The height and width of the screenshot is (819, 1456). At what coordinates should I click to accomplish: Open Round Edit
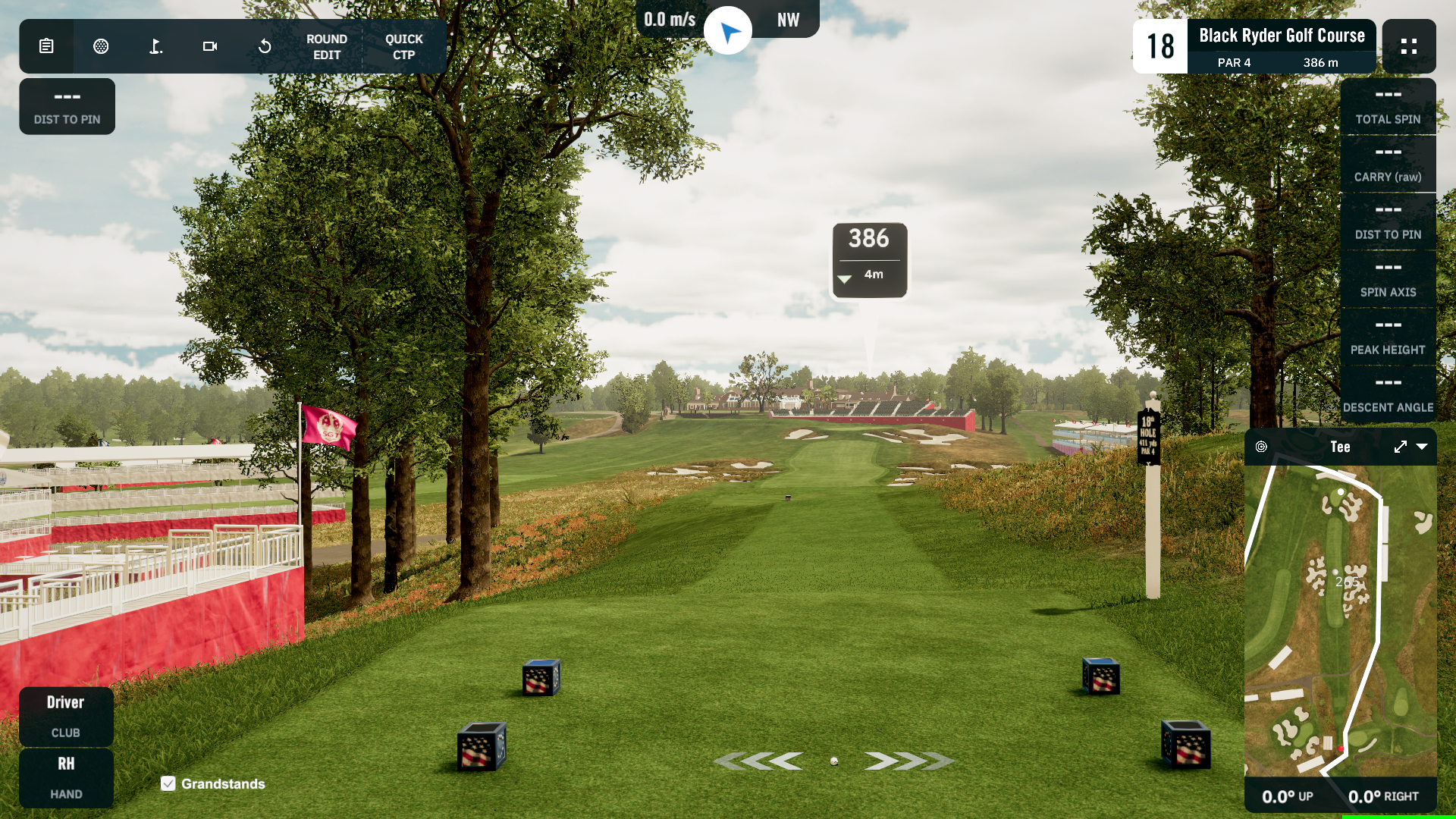tap(327, 46)
